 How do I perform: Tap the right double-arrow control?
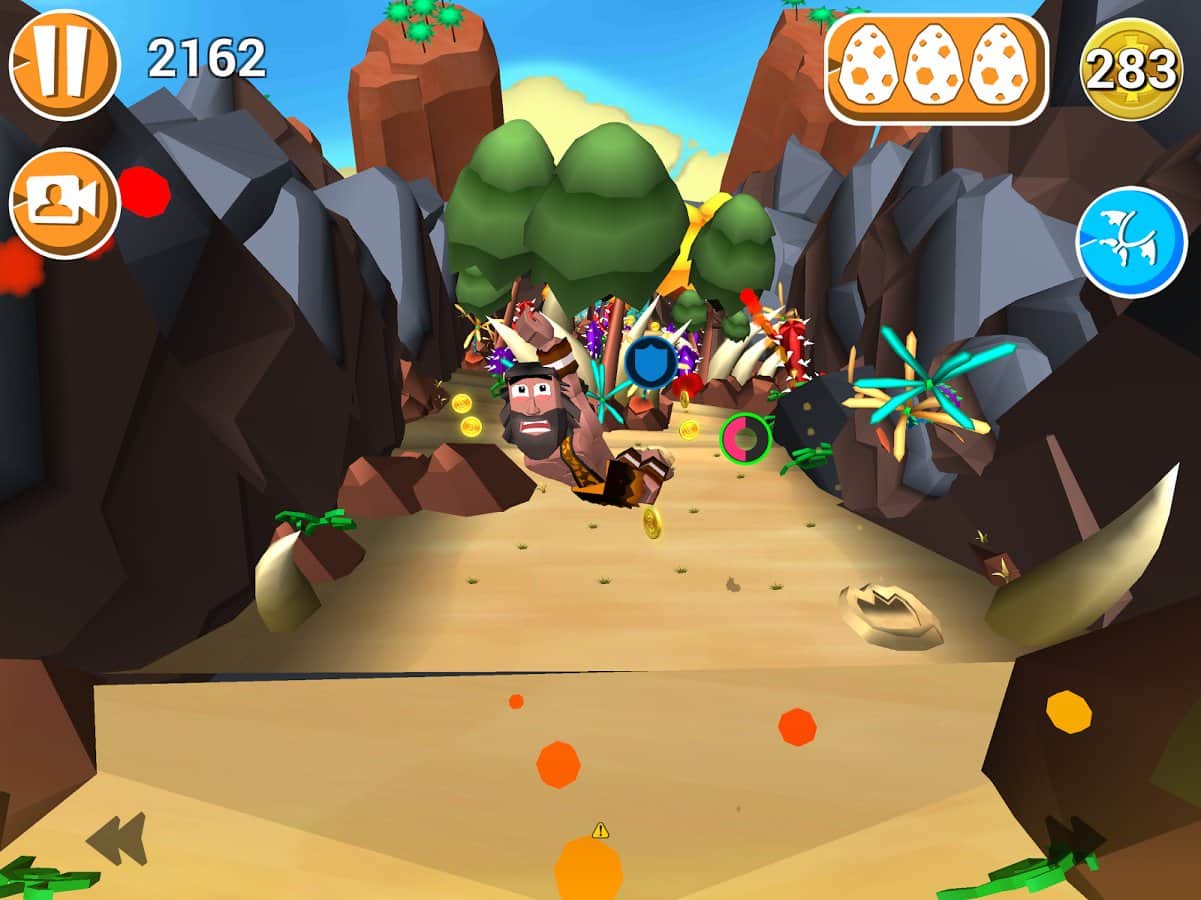[x=1075, y=836]
